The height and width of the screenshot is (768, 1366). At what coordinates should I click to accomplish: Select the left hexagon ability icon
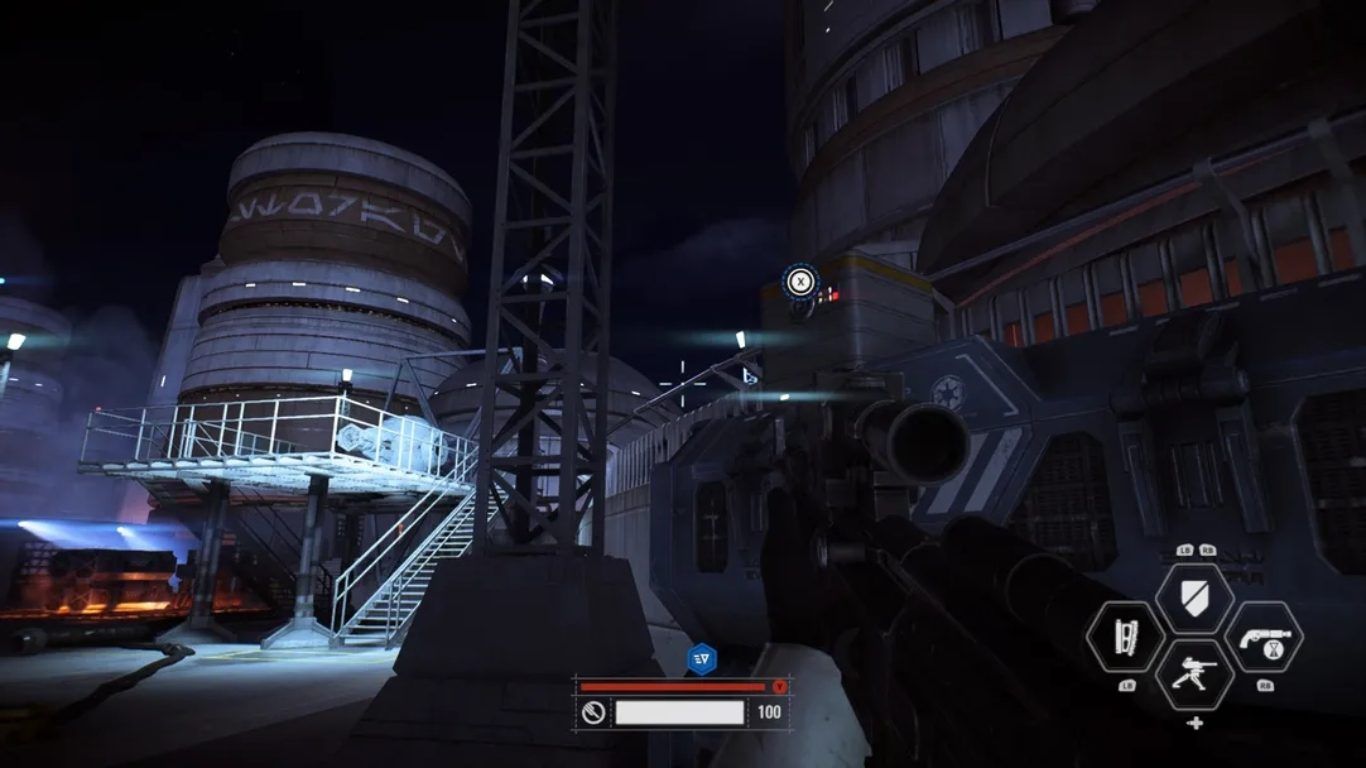click(x=1124, y=637)
